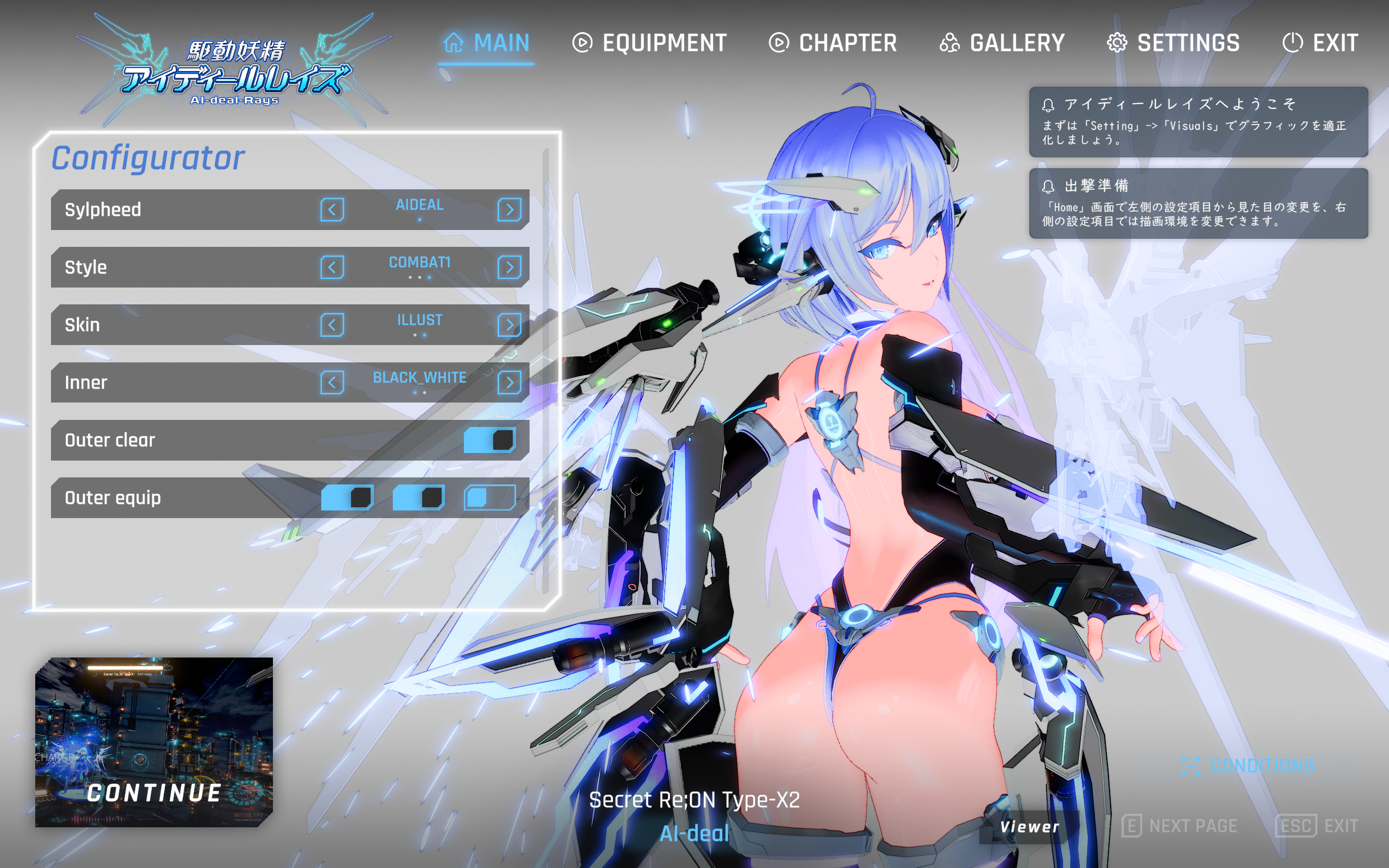This screenshot has width=1389, height=868.
Task: Open SETTINGS from the top bar
Action: pyautogui.click(x=1173, y=43)
